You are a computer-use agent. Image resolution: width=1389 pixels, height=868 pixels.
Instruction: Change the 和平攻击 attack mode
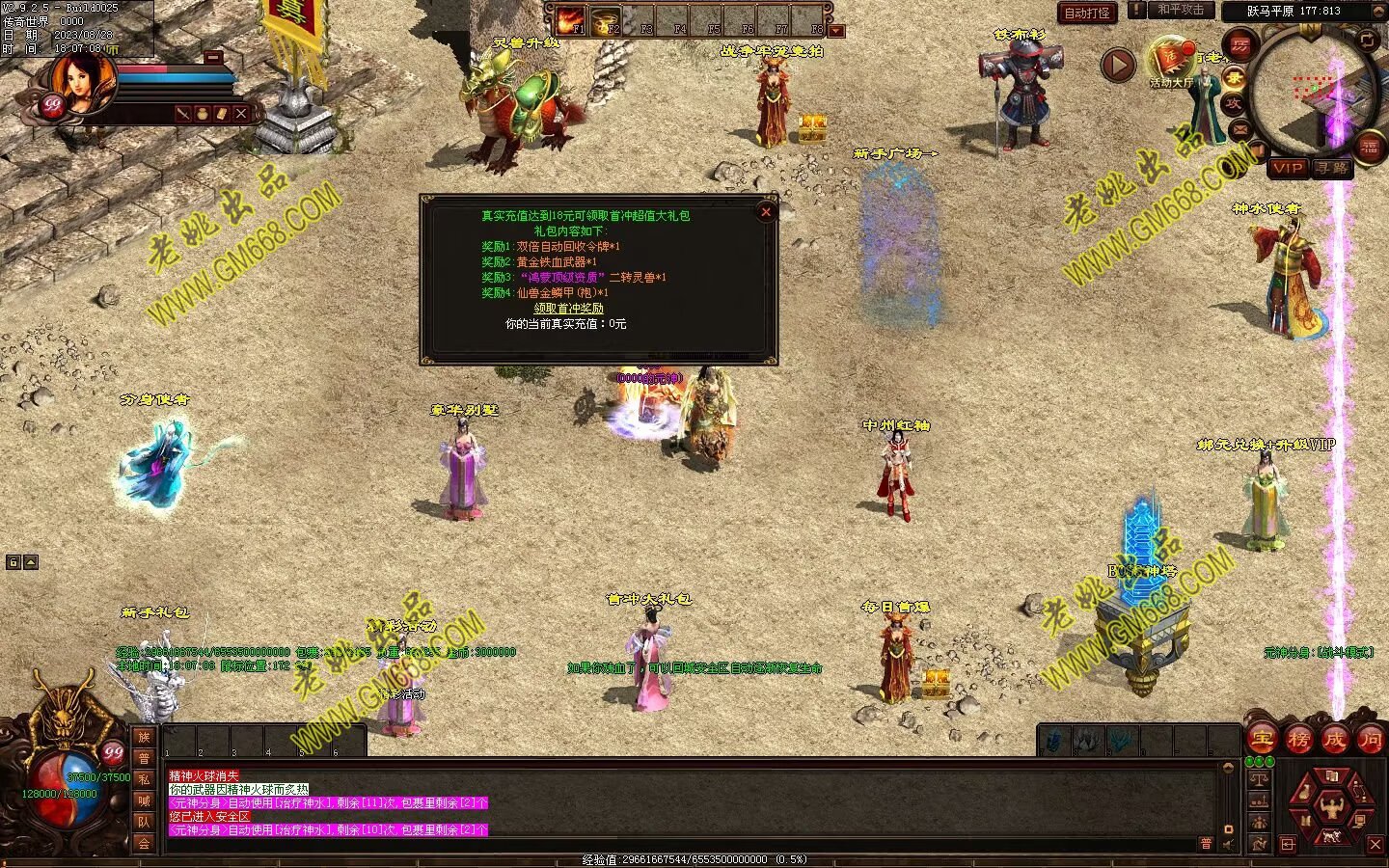pos(1181,10)
